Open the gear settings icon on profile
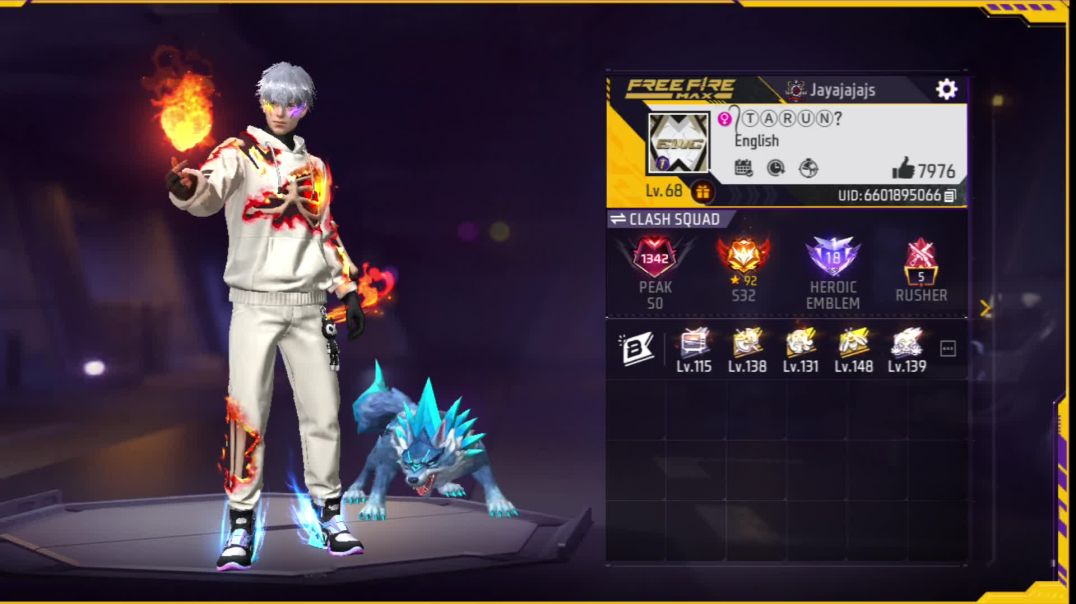Screen dimensions: 1076x604 pyautogui.click(x=946, y=90)
